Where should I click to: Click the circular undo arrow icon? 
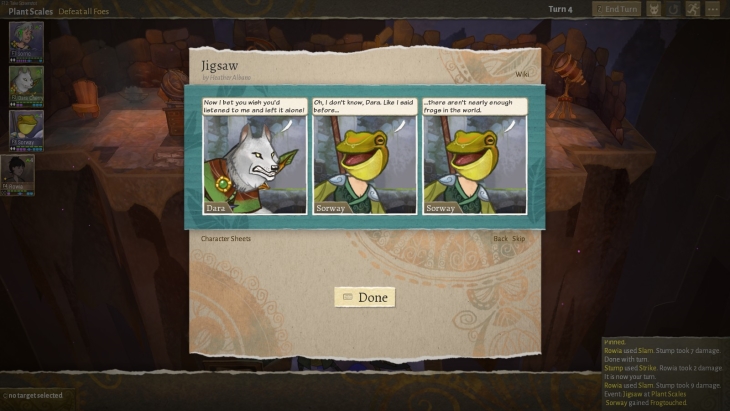(674, 9)
